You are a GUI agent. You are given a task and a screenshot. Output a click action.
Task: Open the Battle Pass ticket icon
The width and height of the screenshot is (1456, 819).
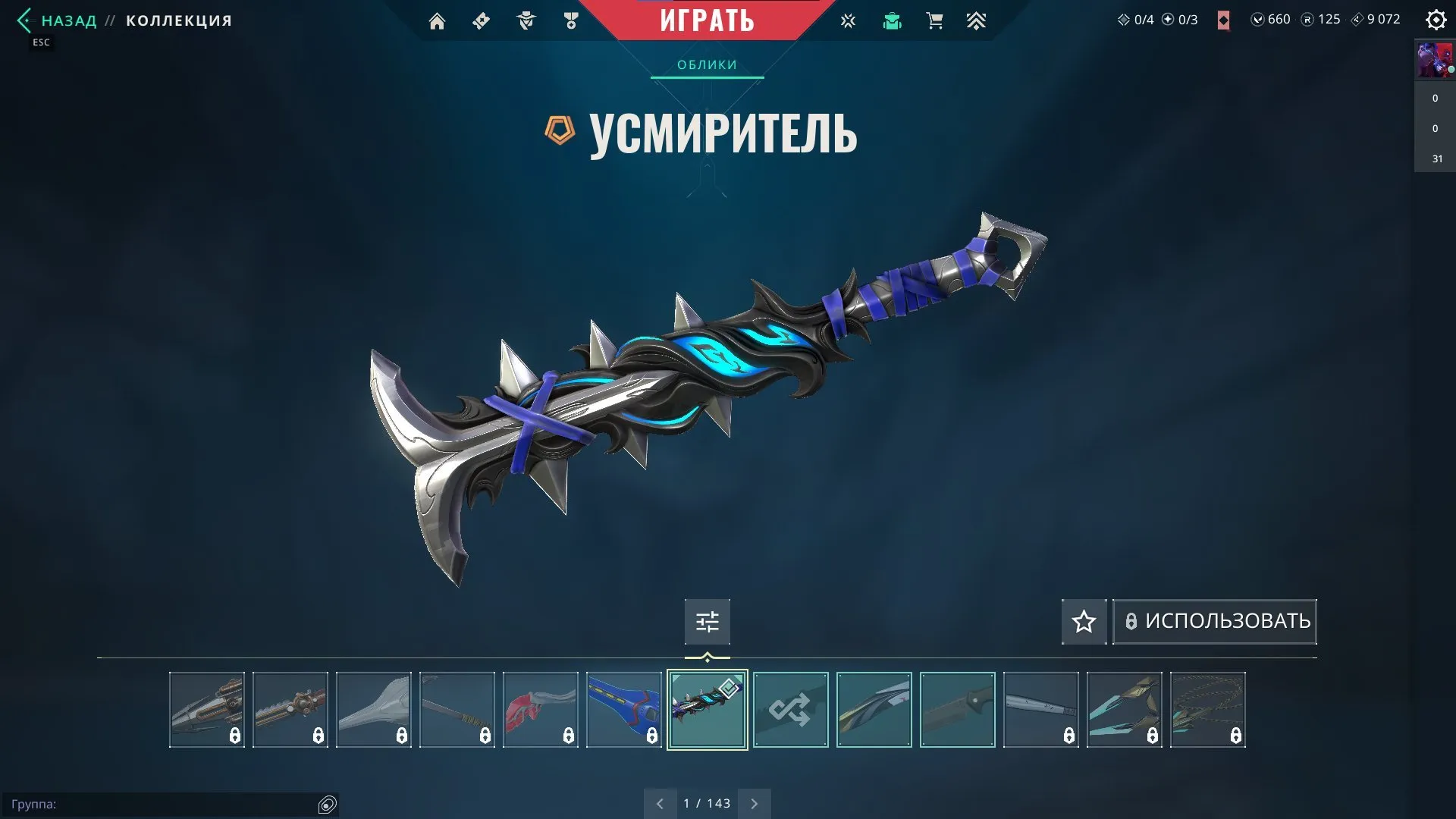(480, 20)
